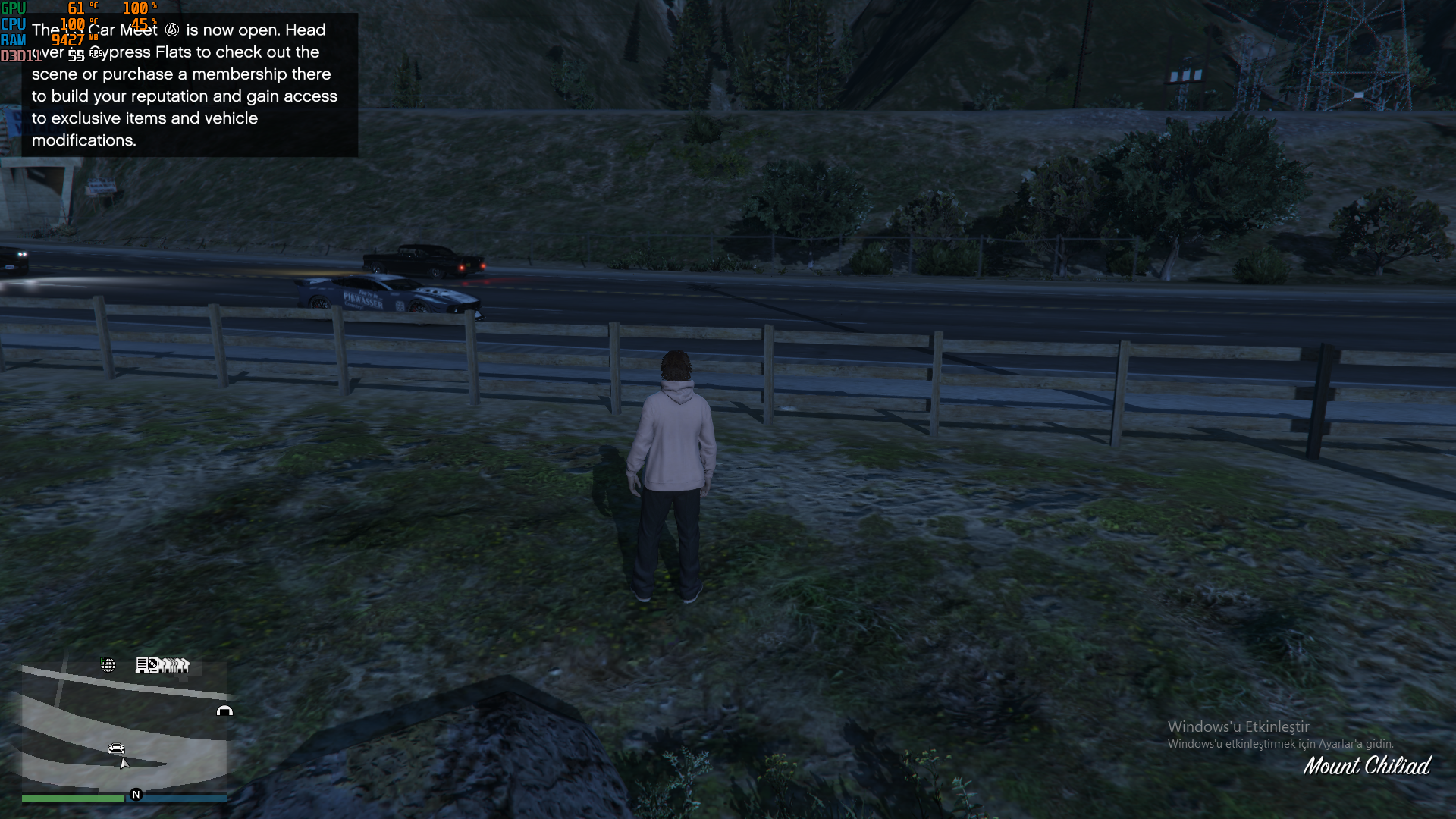This screenshot has height=819, width=1456.
Task: Click the North compass marker on minimap
Action: click(136, 795)
